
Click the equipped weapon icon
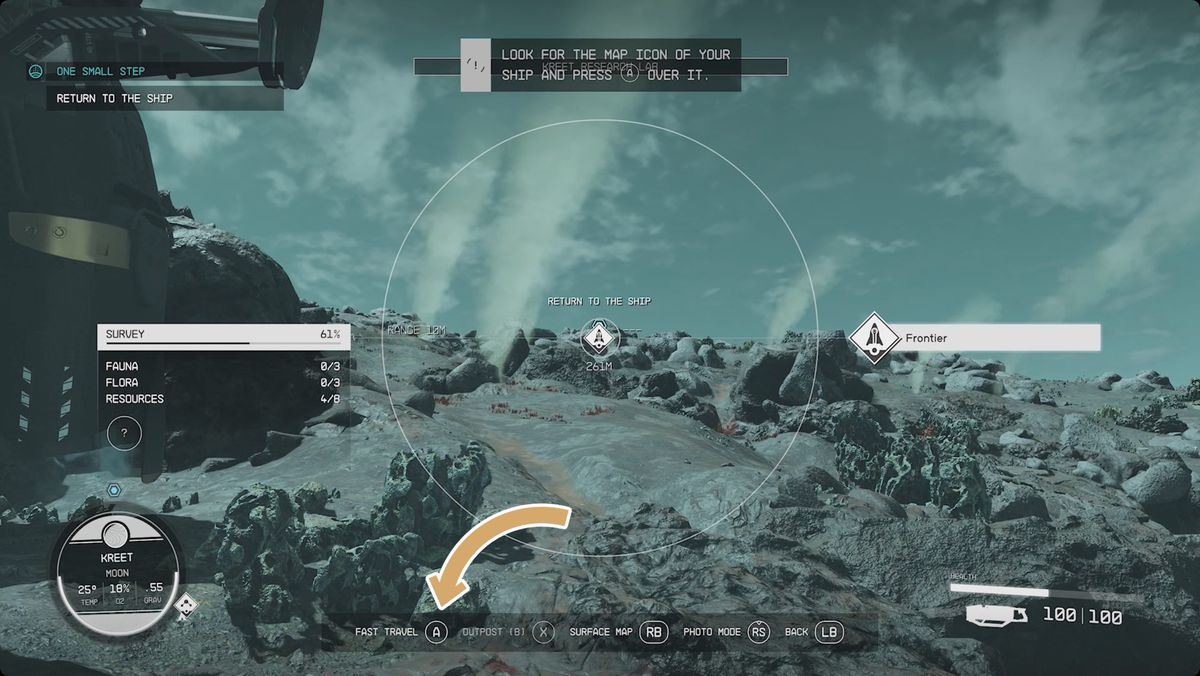[997, 615]
